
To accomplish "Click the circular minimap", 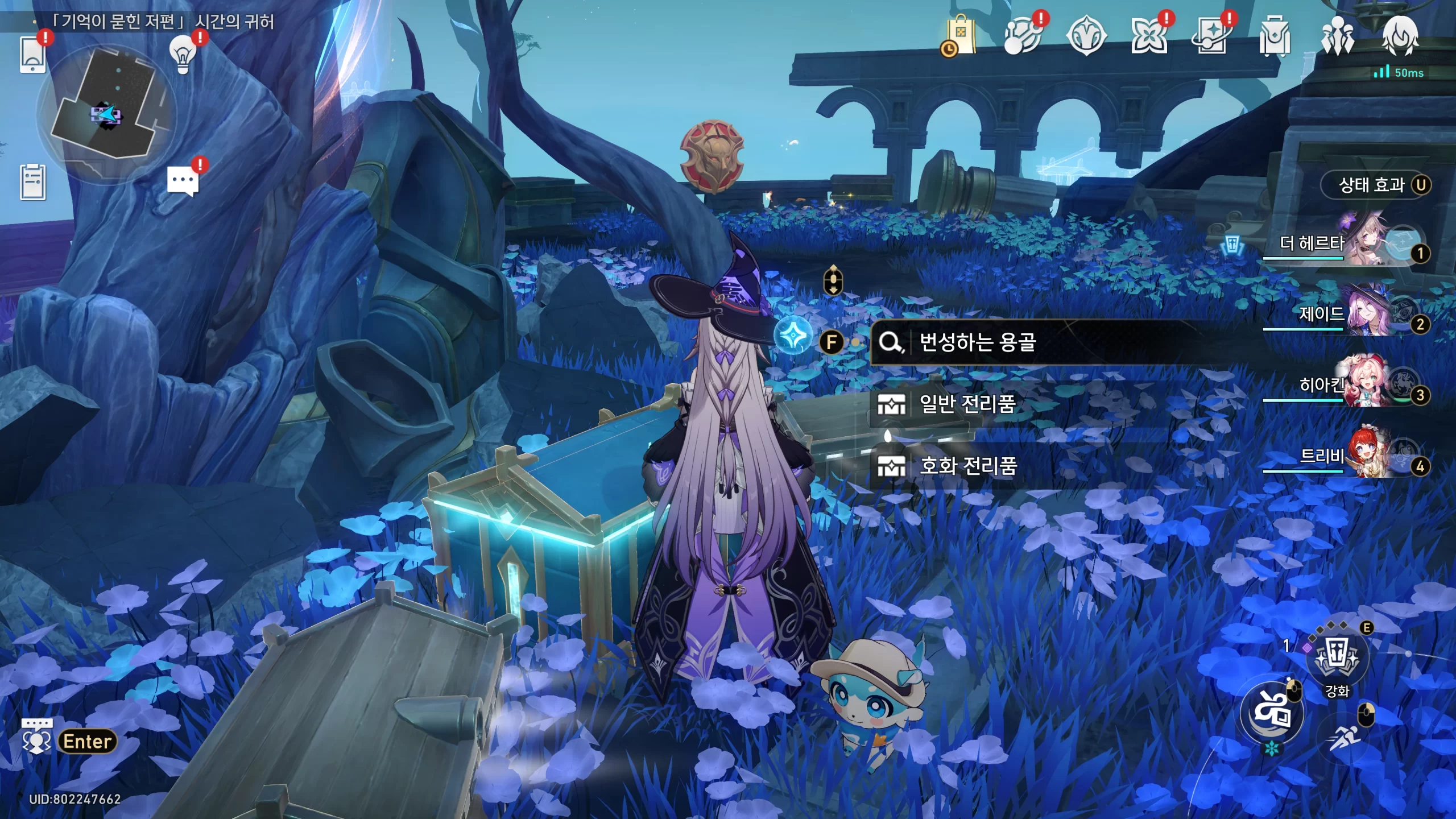I will coord(106,114).
